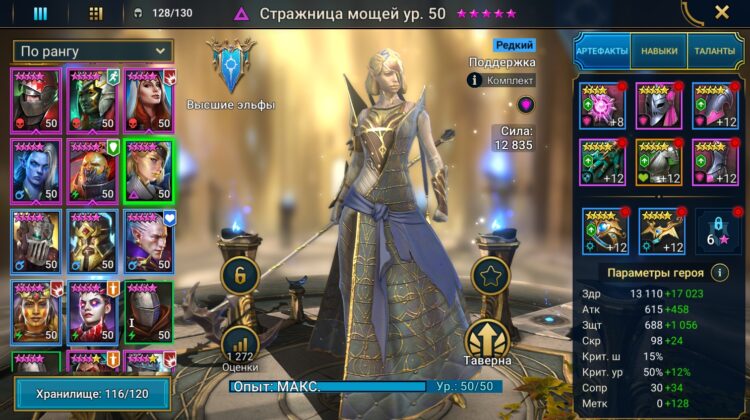Open the Оценки ratings button
Image resolution: width=750 pixels, height=420 pixels.
[x=240, y=346]
